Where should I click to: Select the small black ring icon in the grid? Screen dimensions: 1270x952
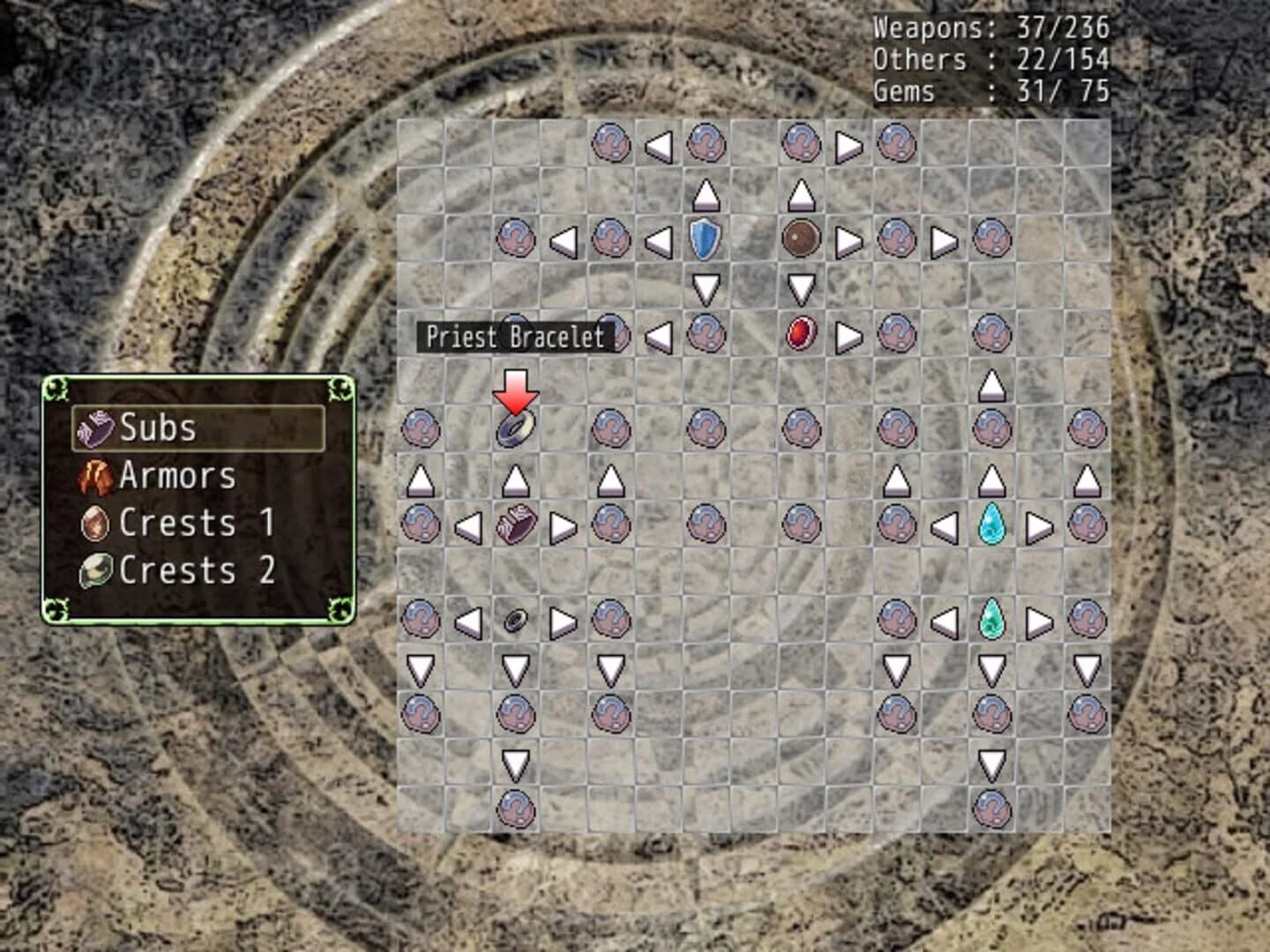coord(514,619)
